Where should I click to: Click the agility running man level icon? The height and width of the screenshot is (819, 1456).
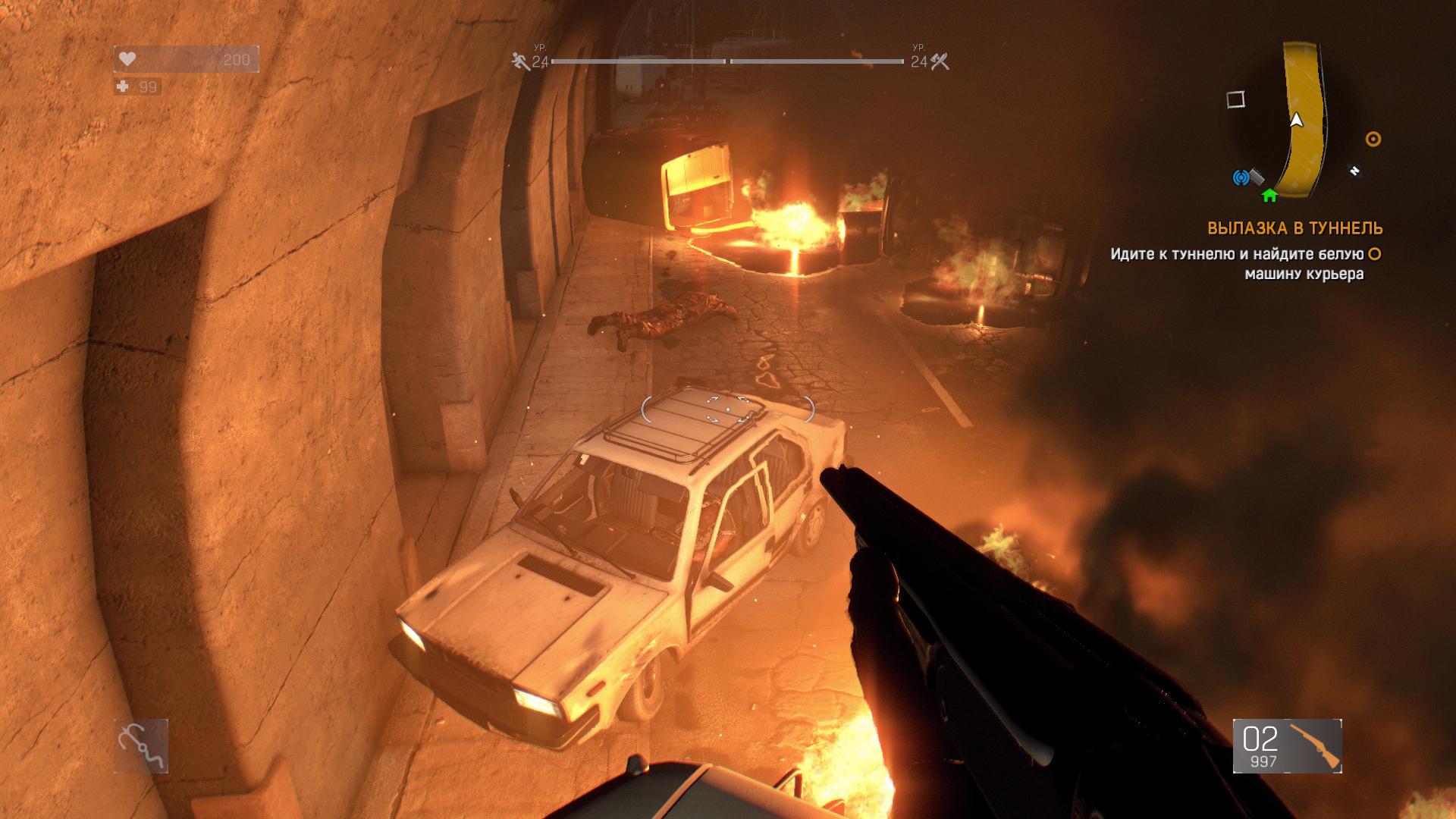pos(521,61)
